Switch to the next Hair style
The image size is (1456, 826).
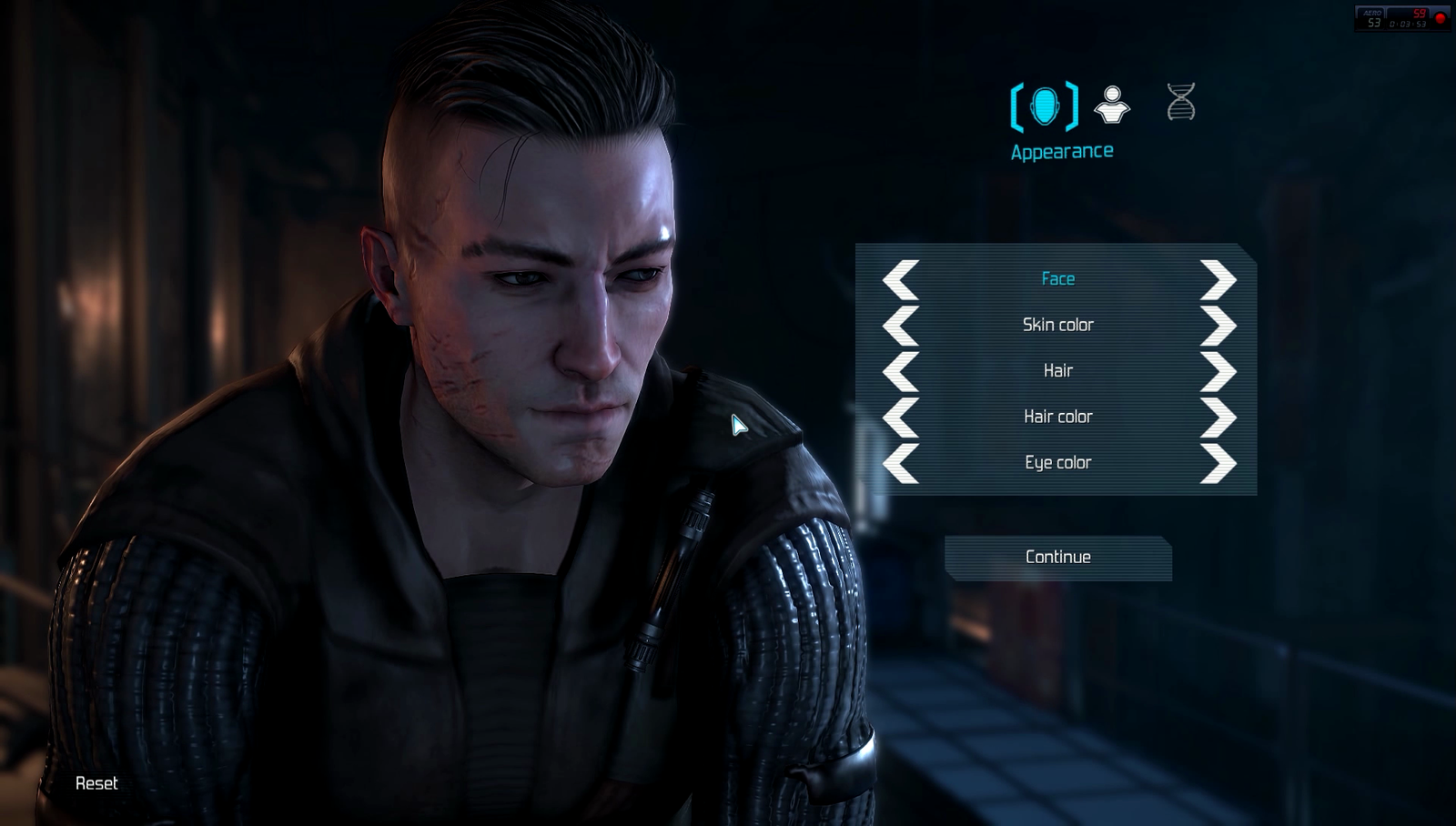tap(1218, 371)
